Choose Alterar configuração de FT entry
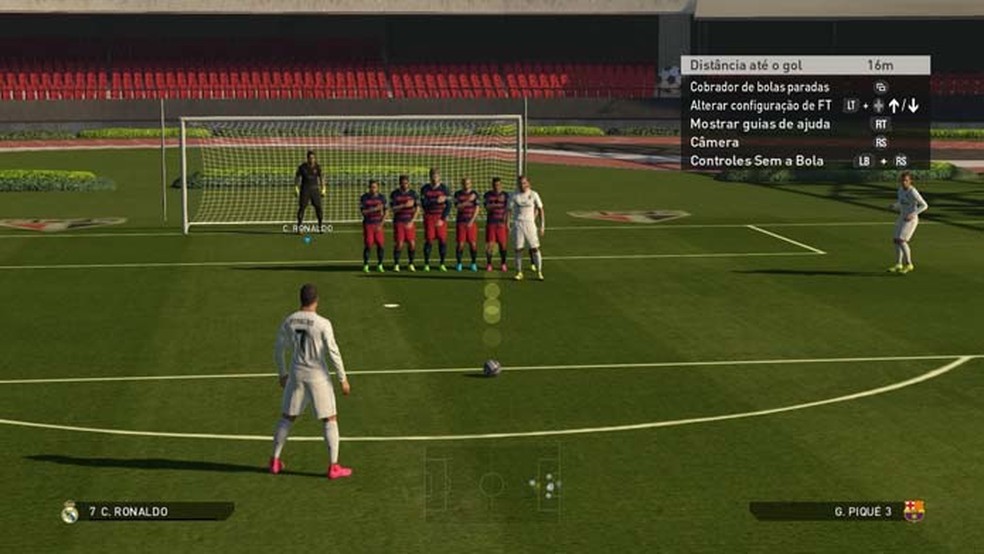The image size is (984, 554). 760,105
